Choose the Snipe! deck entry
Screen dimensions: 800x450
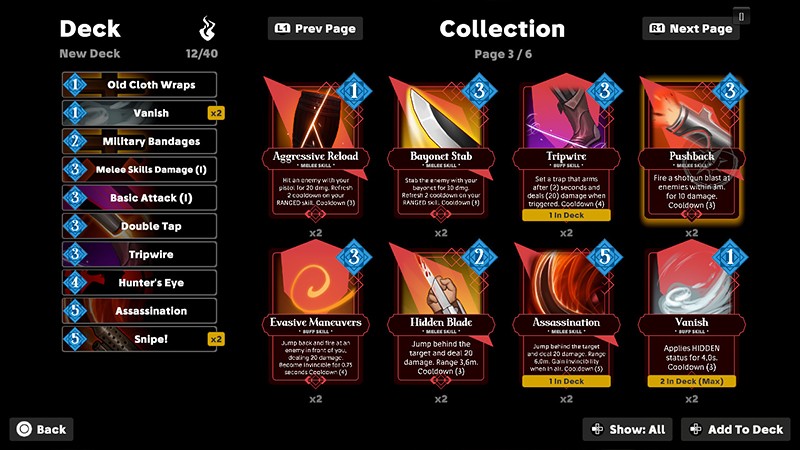pyautogui.click(x=140, y=339)
